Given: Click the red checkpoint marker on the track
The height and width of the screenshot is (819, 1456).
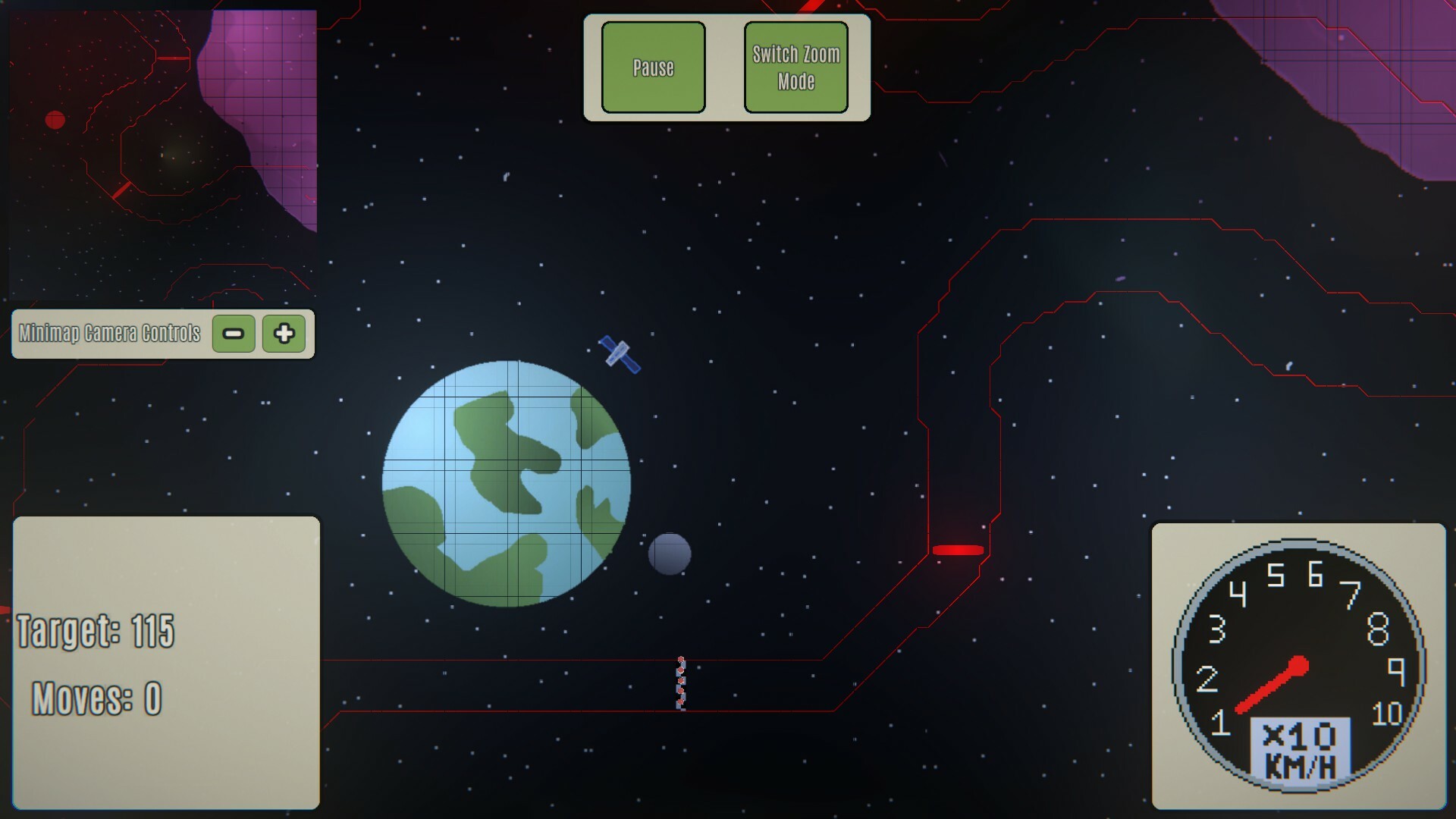Looking at the screenshot, I should click(957, 551).
